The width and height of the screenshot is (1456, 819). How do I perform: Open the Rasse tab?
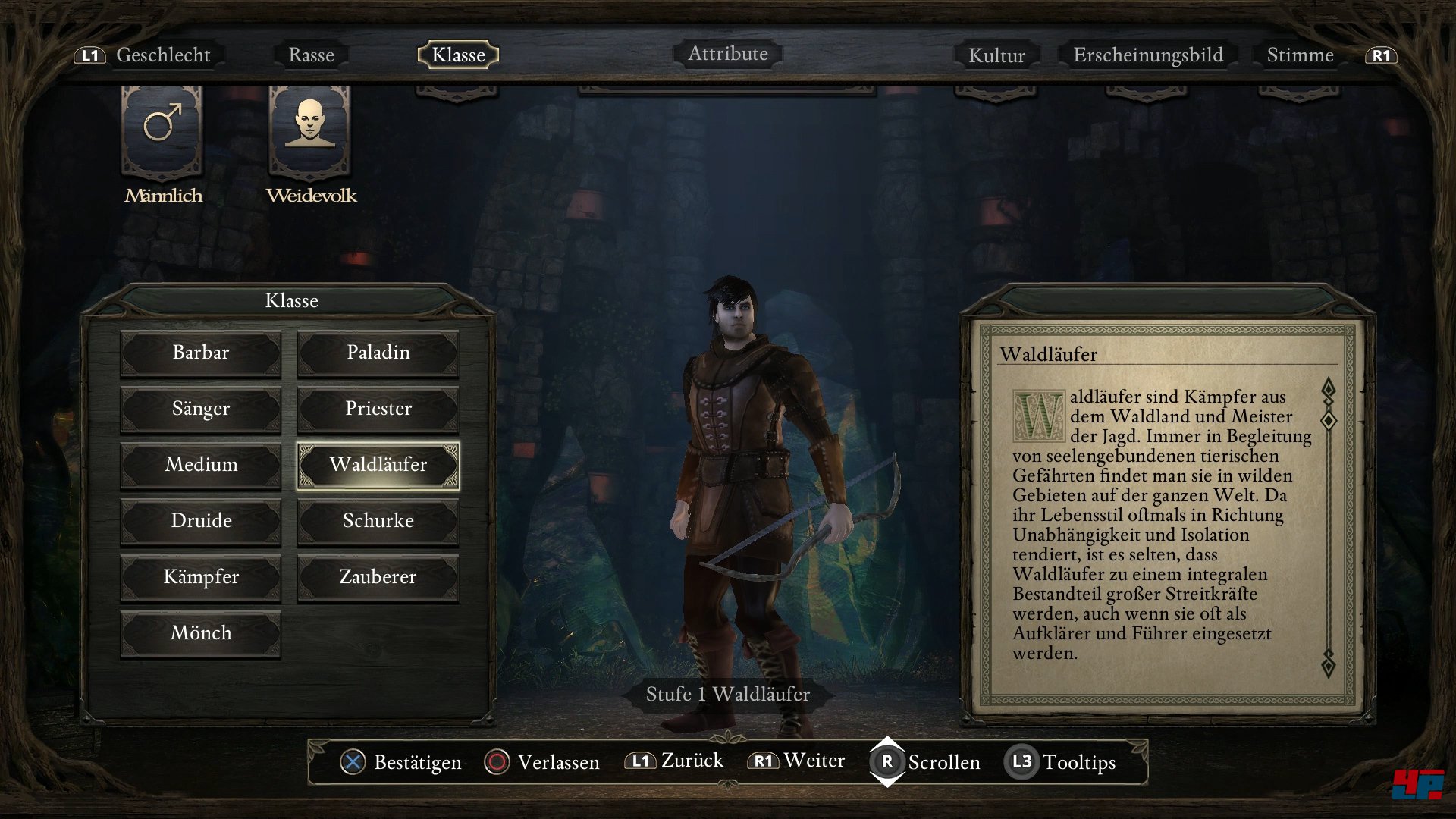(x=311, y=55)
